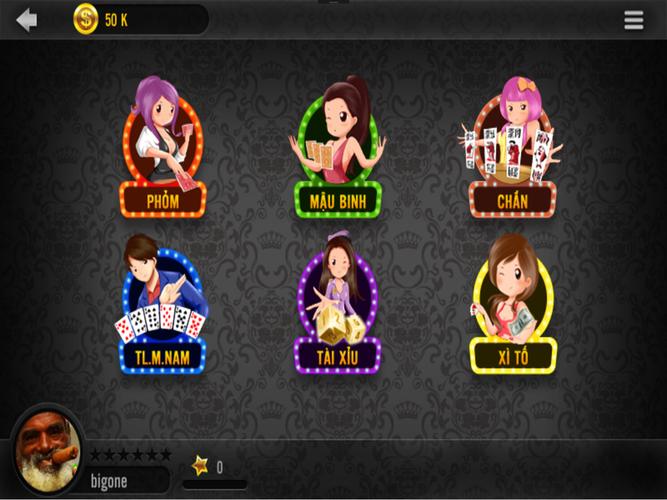This screenshot has height=500, width=667.
Task: Play the Tài Xỉu dice game
Action: click(x=337, y=305)
